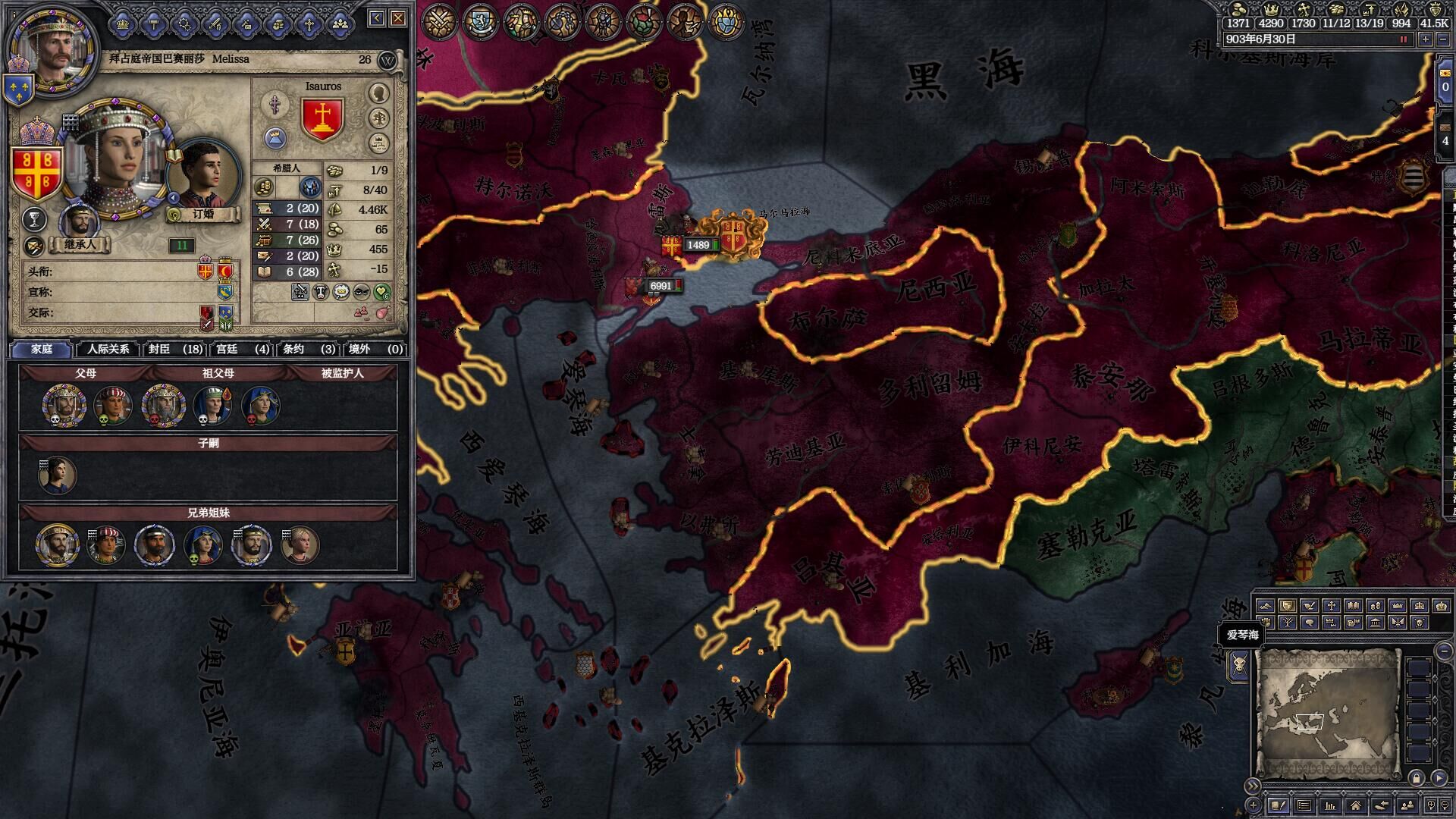Show the 条约 treaties tab
The image size is (1456, 819).
pyautogui.click(x=308, y=349)
